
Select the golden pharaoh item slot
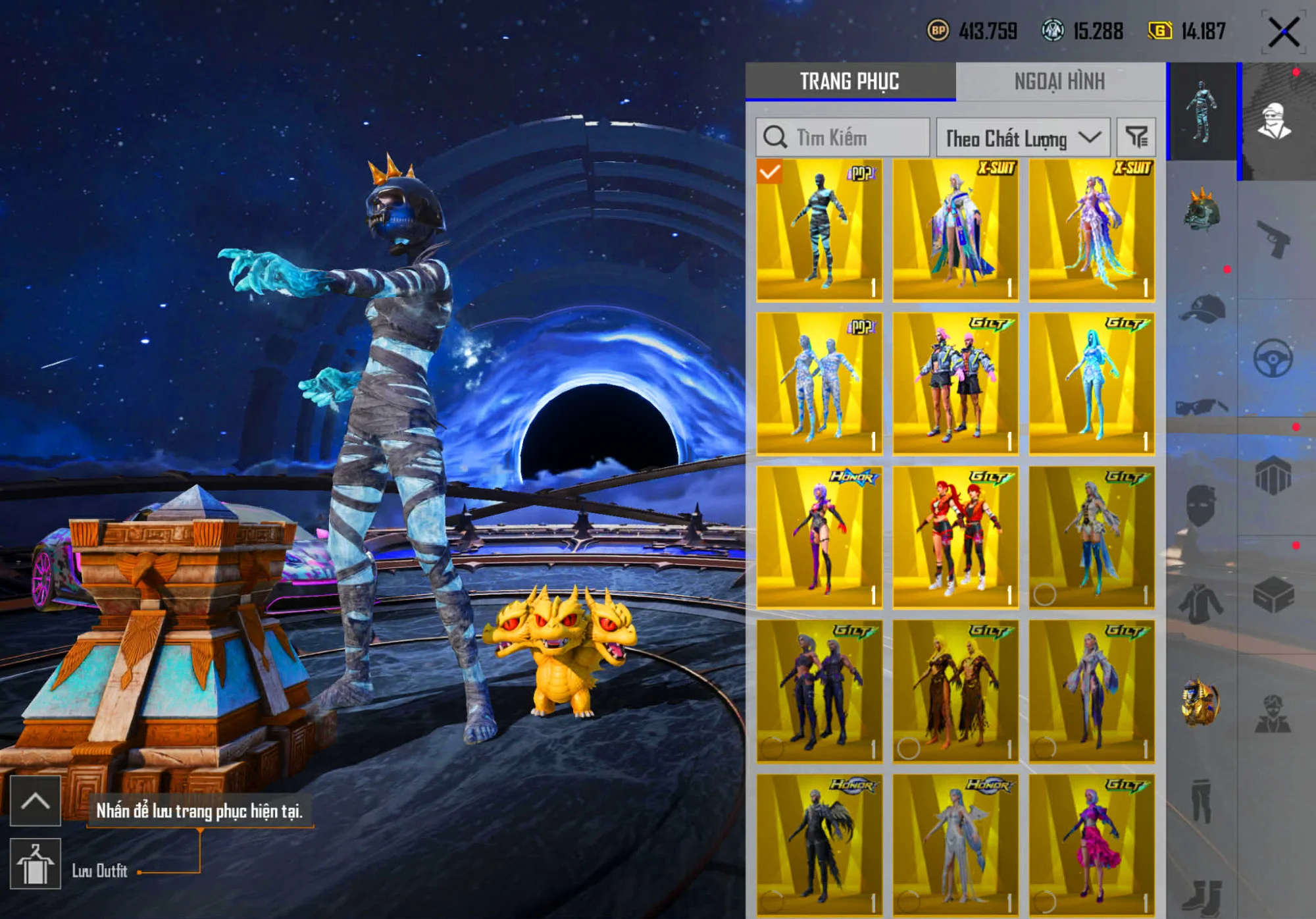pyautogui.click(x=1202, y=703)
